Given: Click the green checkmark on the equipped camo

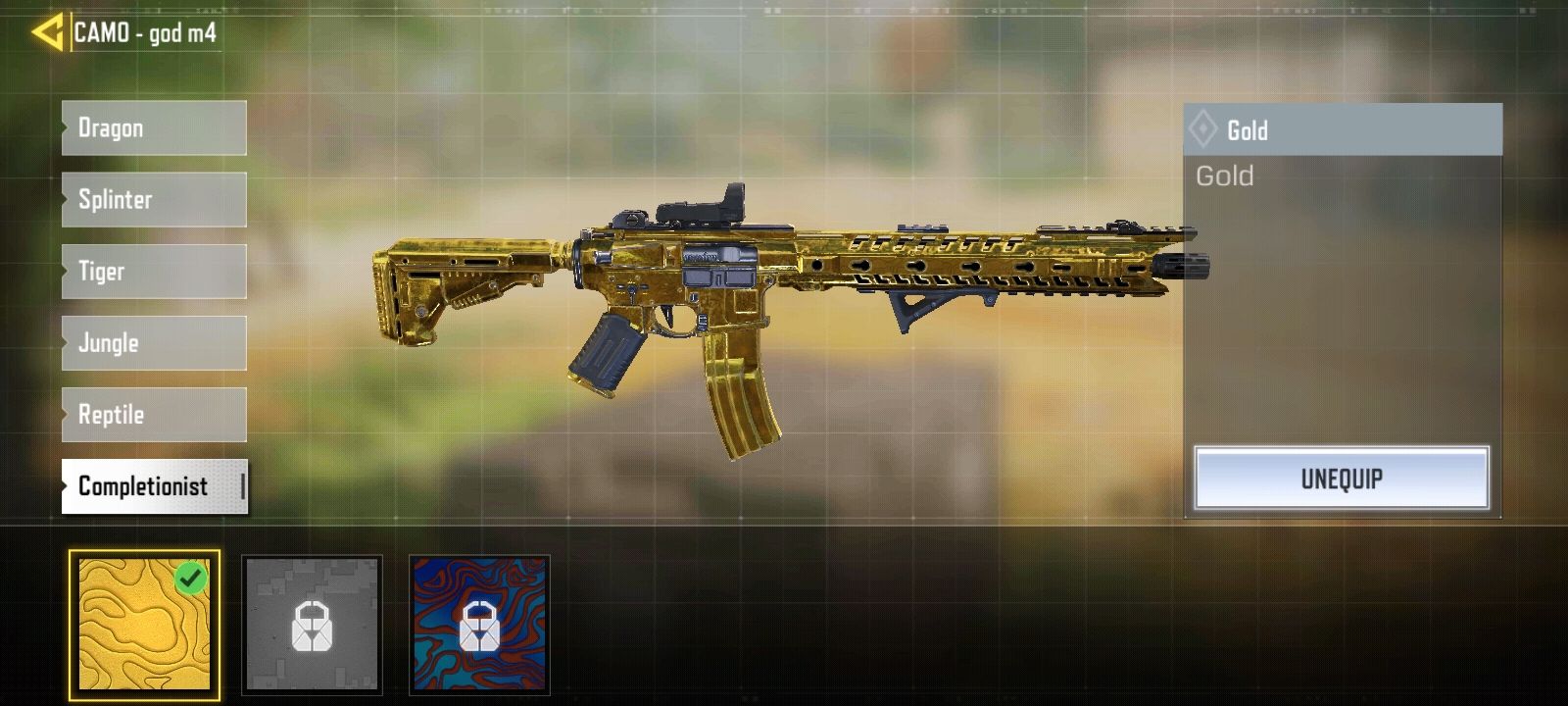Looking at the screenshot, I should point(192,577).
